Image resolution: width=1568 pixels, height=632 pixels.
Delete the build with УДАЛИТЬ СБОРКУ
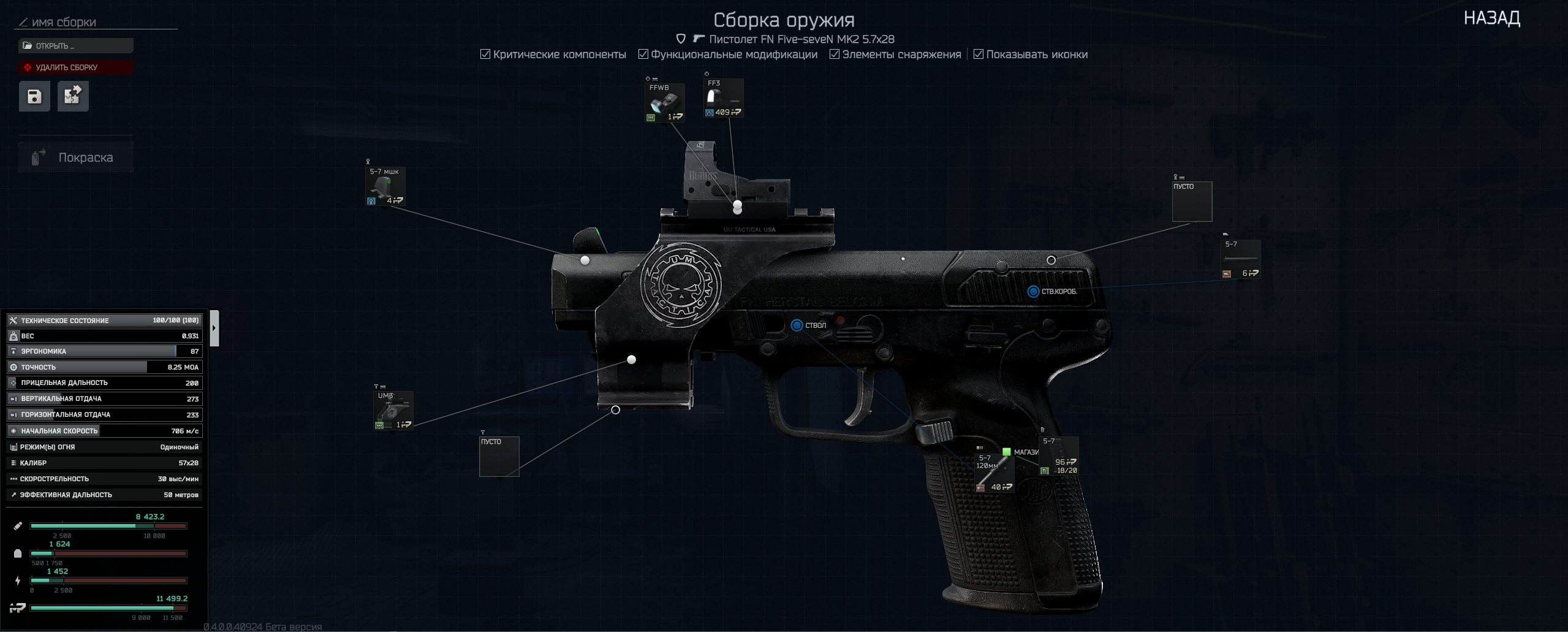click(75, 67)
